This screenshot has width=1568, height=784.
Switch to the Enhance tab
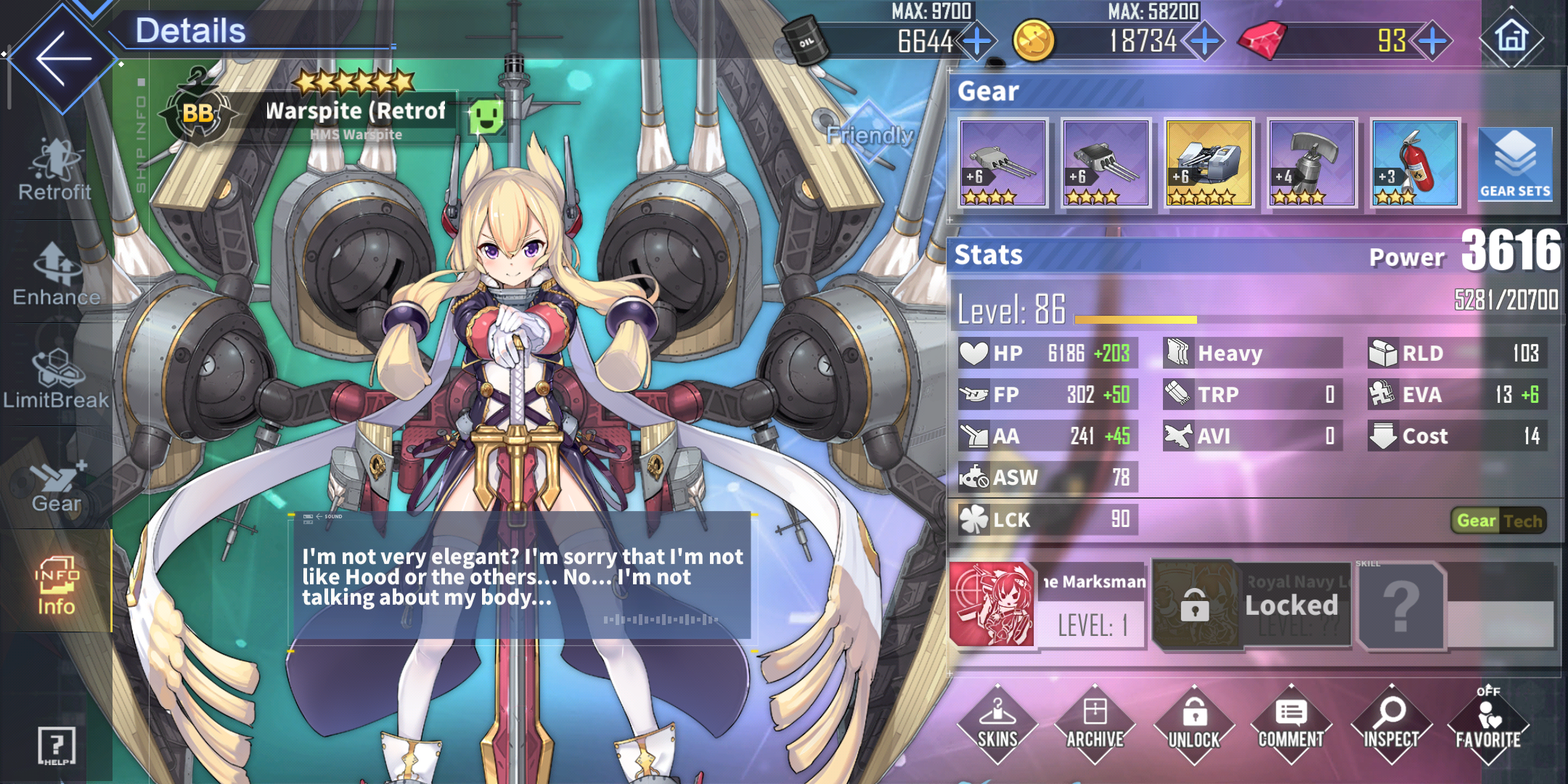(x=56, y=276)
